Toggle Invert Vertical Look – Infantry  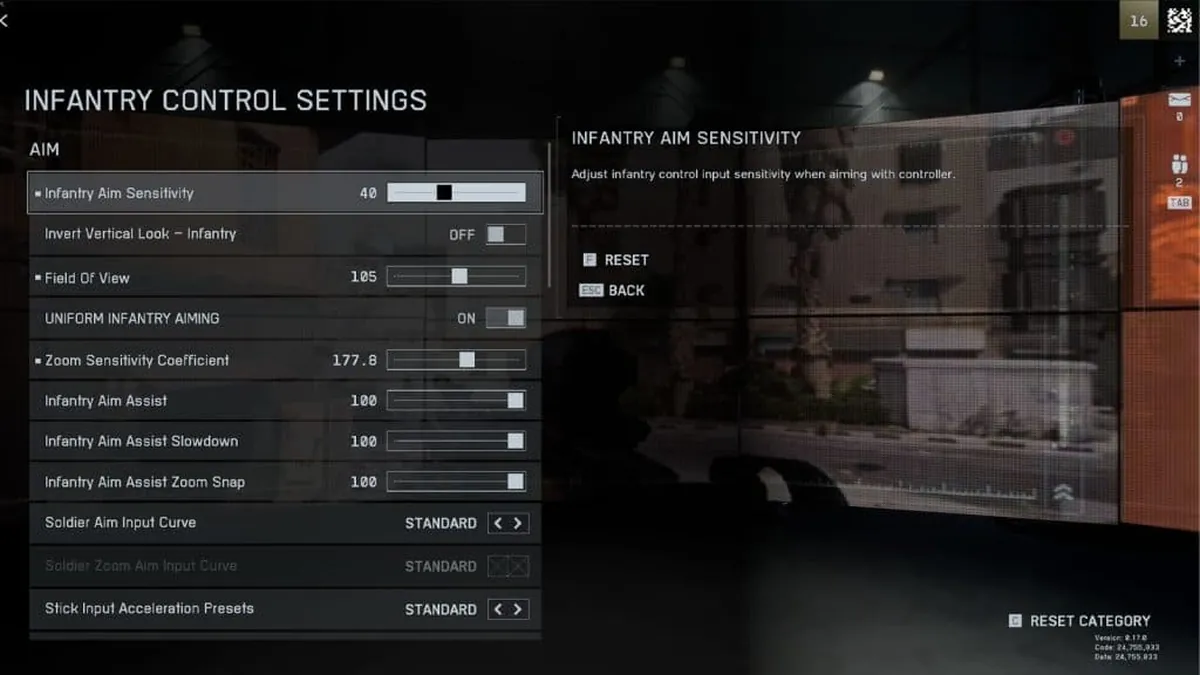pos(505,234)
